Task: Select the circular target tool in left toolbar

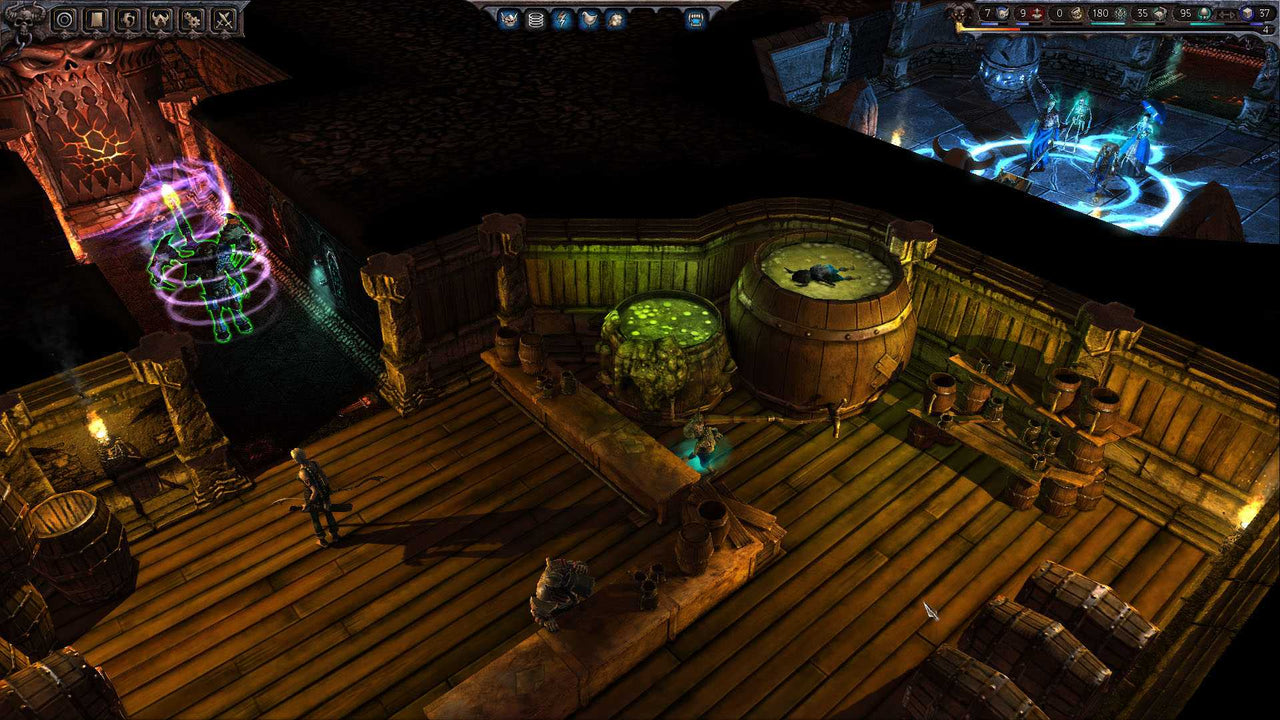Action: (x=64, y=19)
